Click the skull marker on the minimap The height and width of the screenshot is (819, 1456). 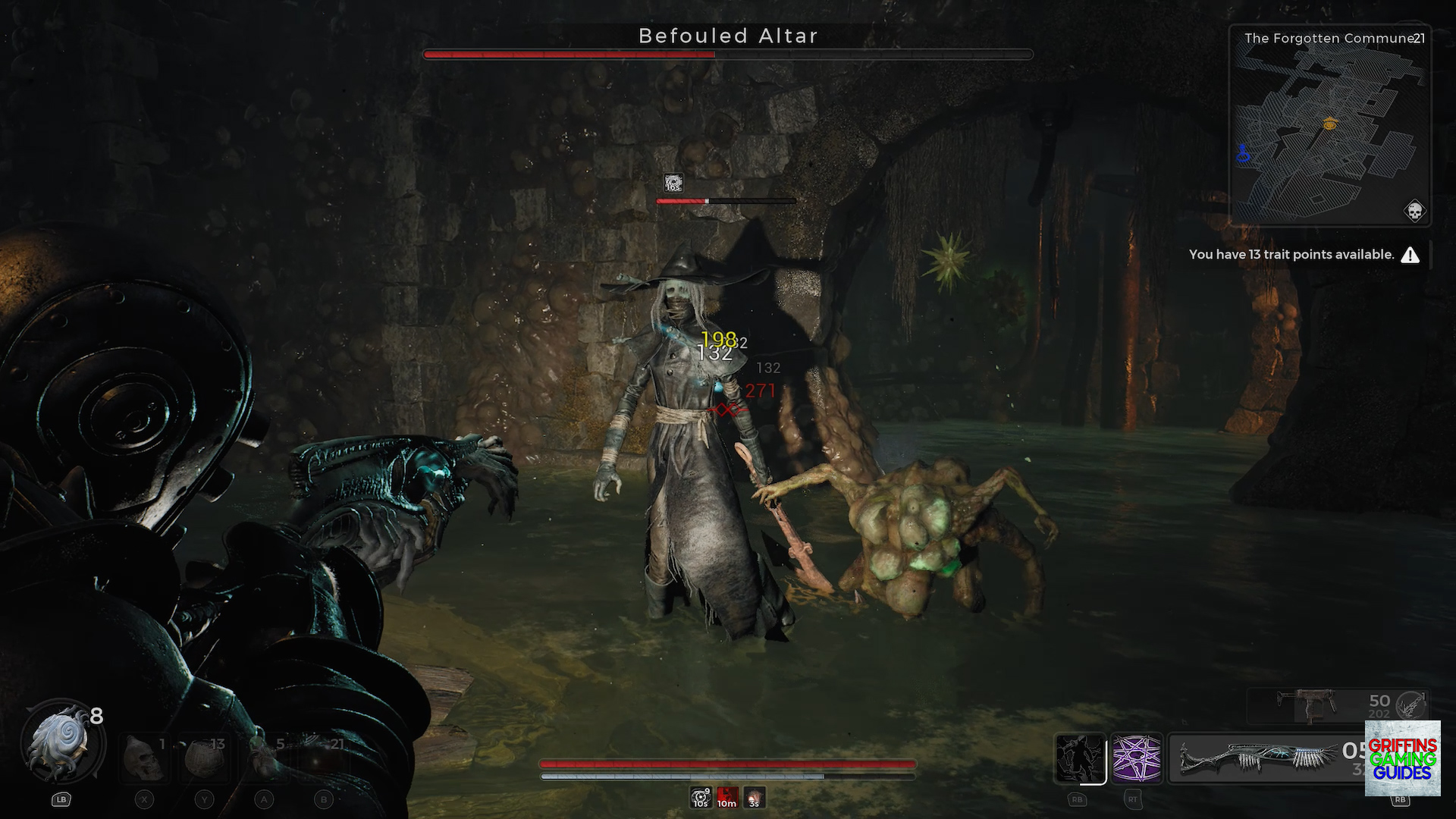(1414, 211)
